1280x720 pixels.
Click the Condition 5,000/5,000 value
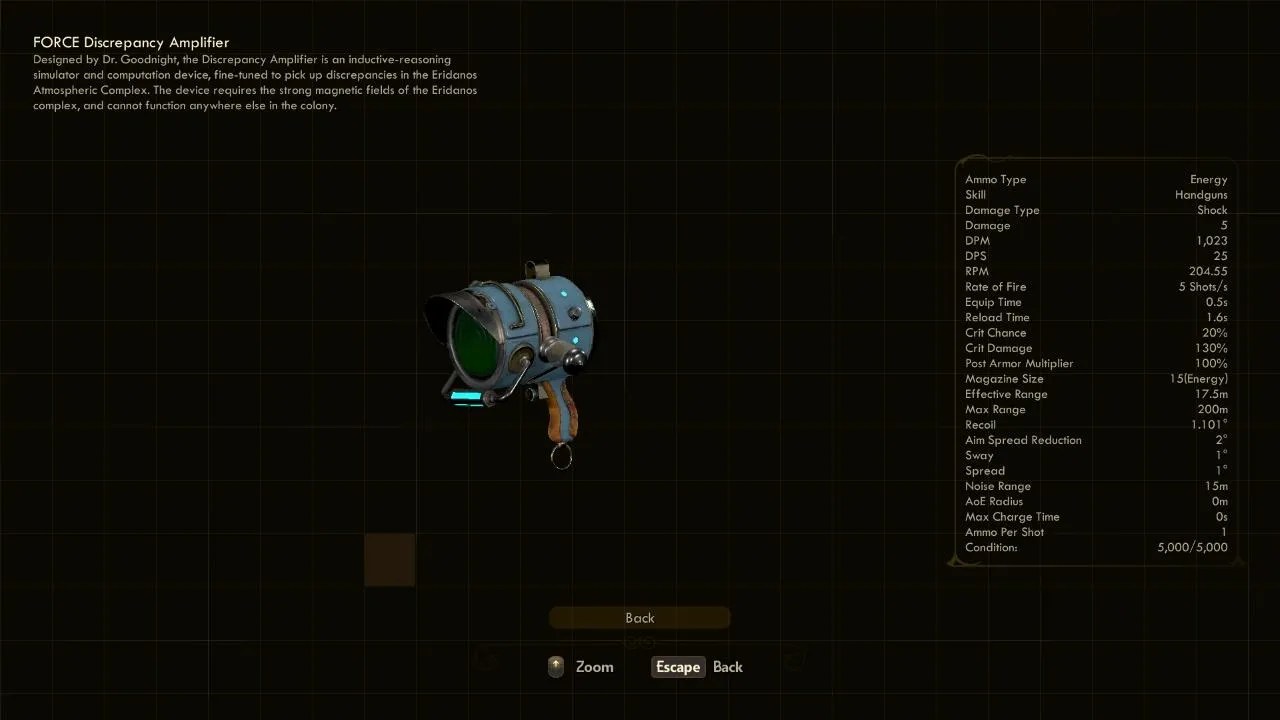tap(1192, 547)
